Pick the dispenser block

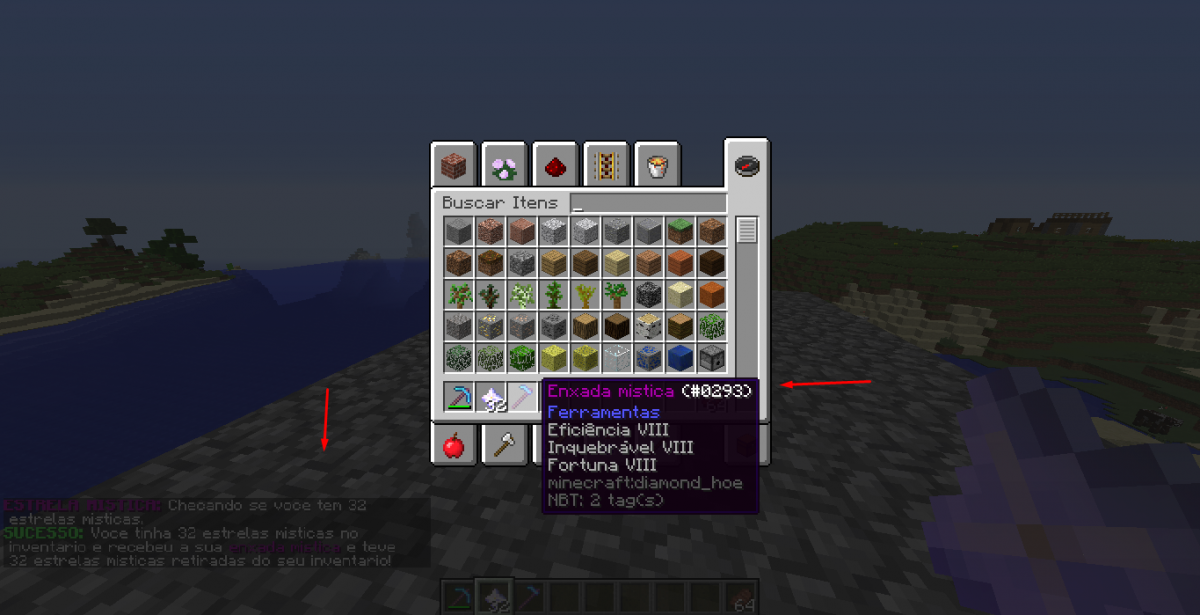point(713,358)
